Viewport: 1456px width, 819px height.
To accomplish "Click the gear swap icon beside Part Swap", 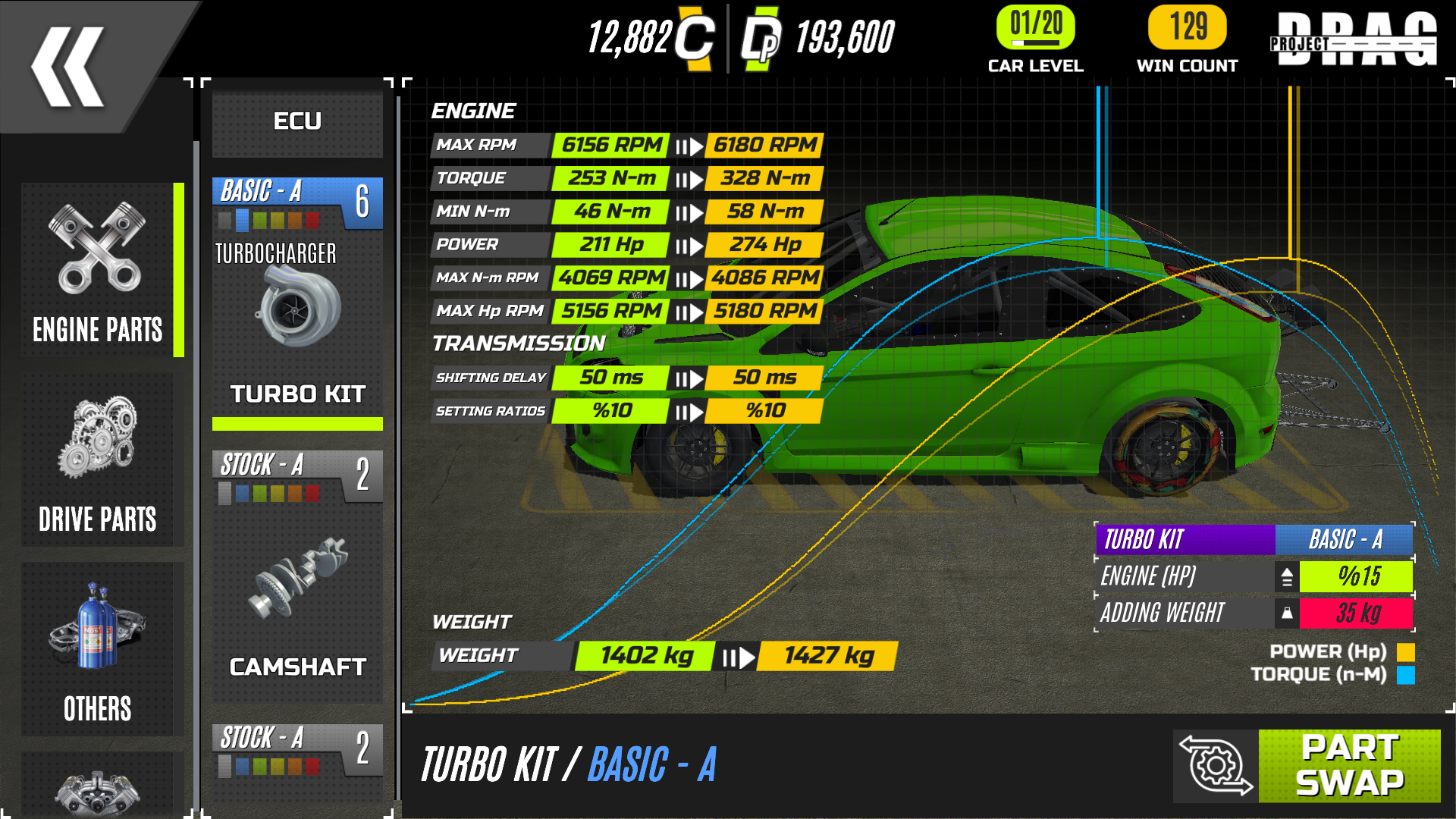I will 1216,765.
